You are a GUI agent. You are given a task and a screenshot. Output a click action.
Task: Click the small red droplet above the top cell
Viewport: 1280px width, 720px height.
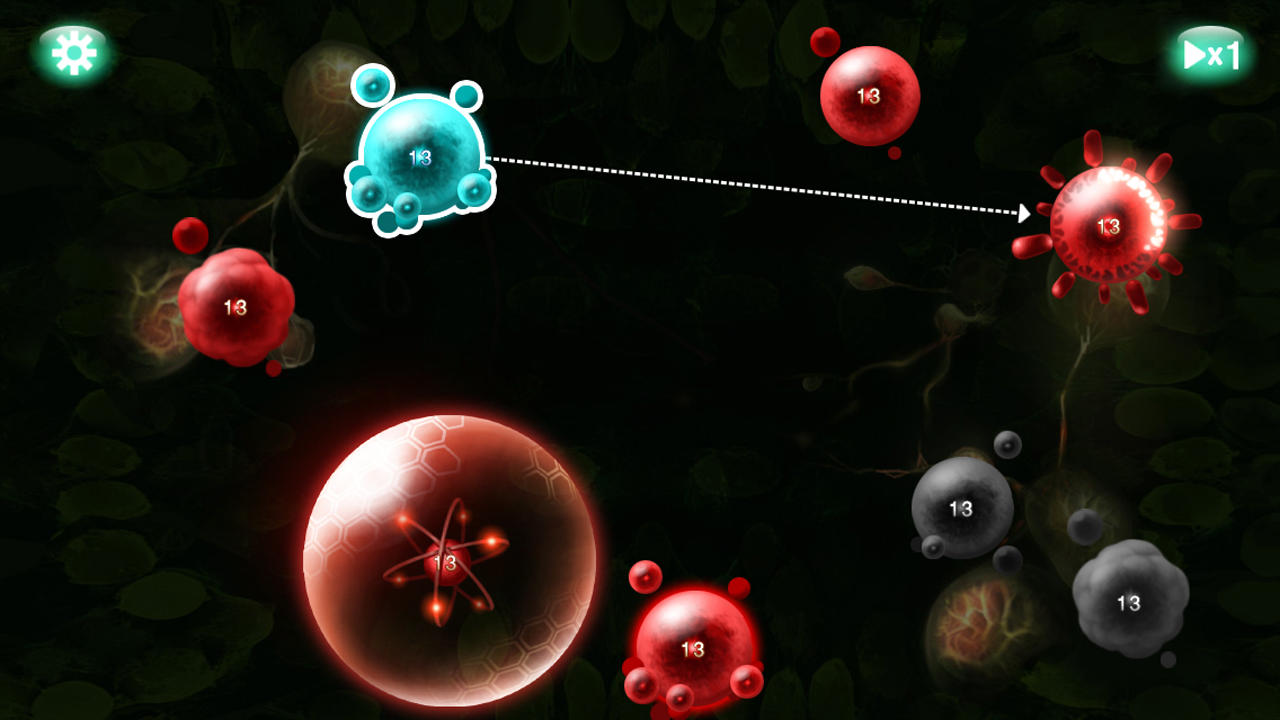[823, 41]
